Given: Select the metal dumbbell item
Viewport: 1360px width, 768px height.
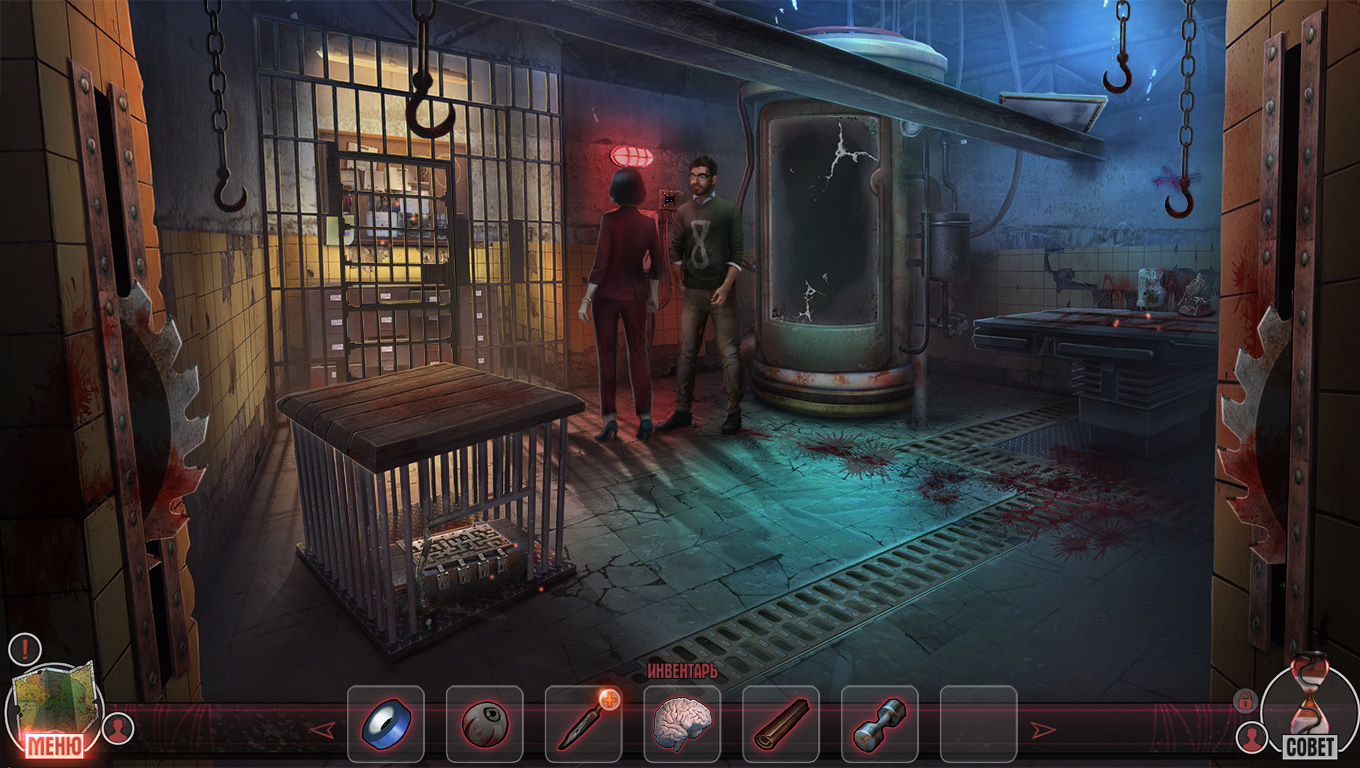Looking at the screenshot, I should click(880, 724).
